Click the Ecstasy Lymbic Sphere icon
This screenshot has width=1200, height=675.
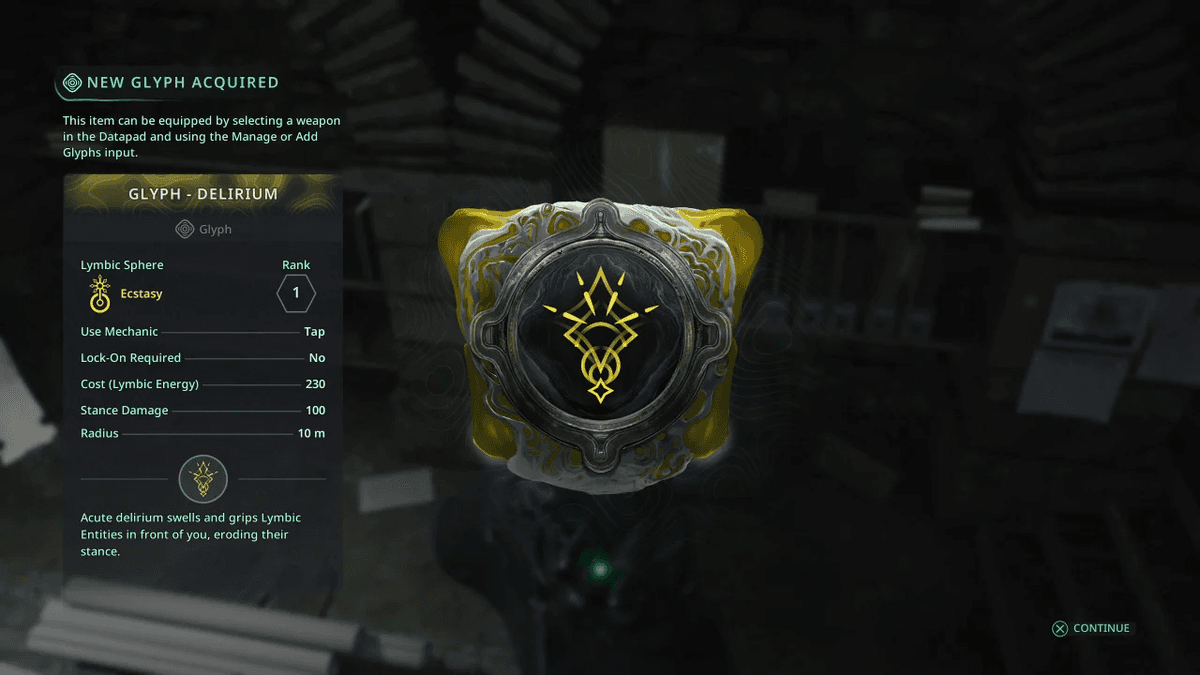[x=99, y=294]
